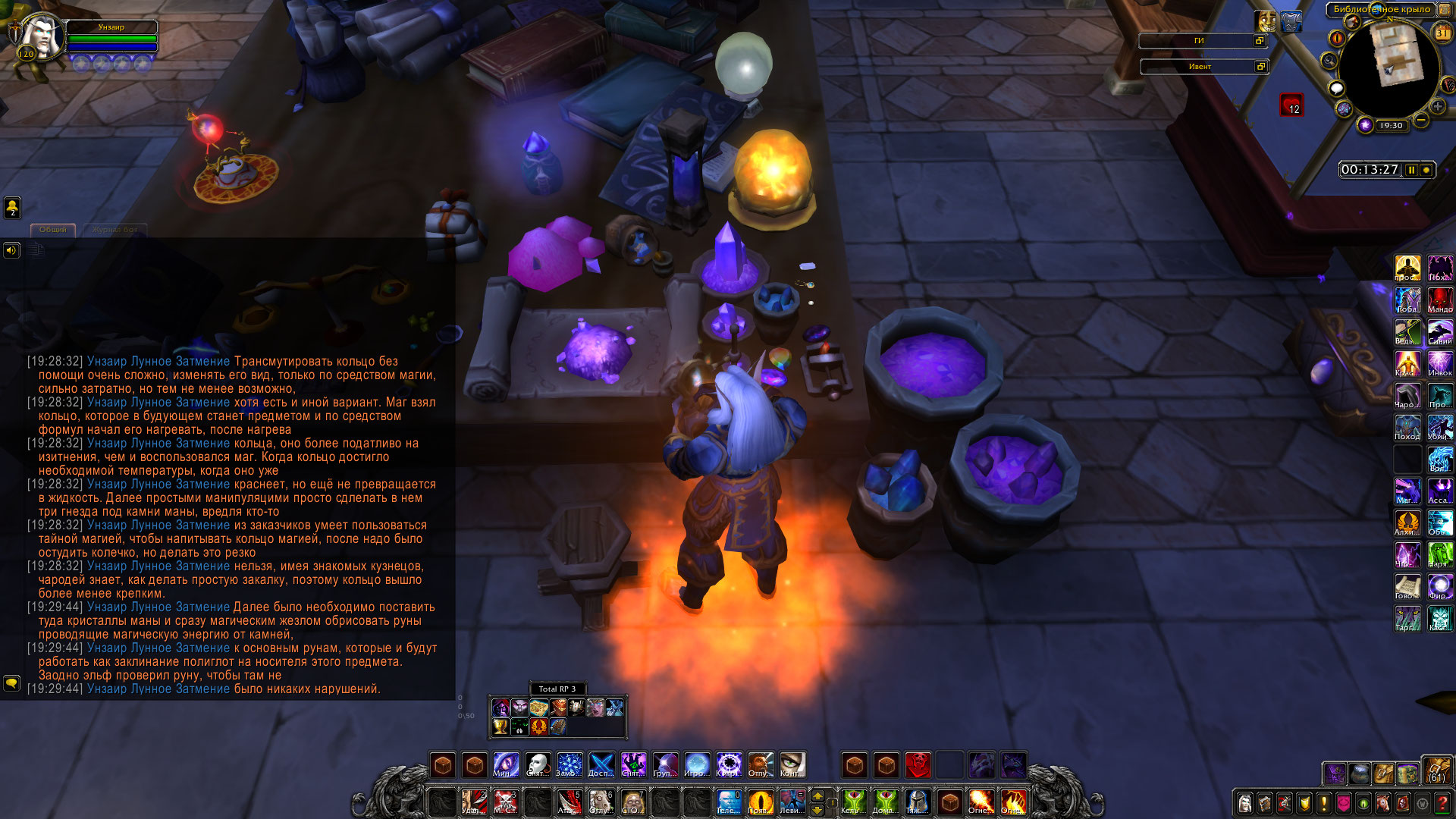1456x819 pixels.
Task: Switch to the Журнал боя tab
Action: [115, 229]
